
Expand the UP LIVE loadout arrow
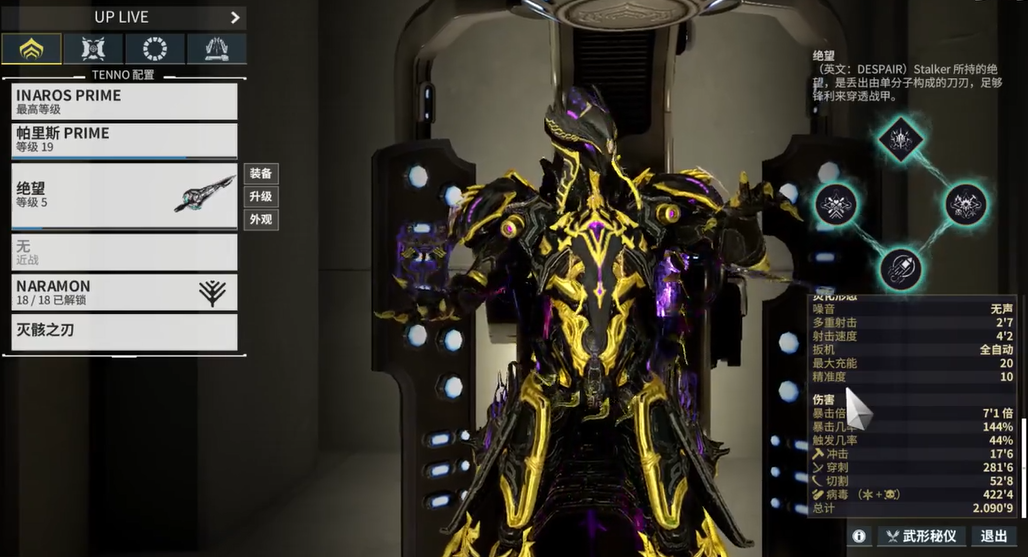tap(235, 17)
